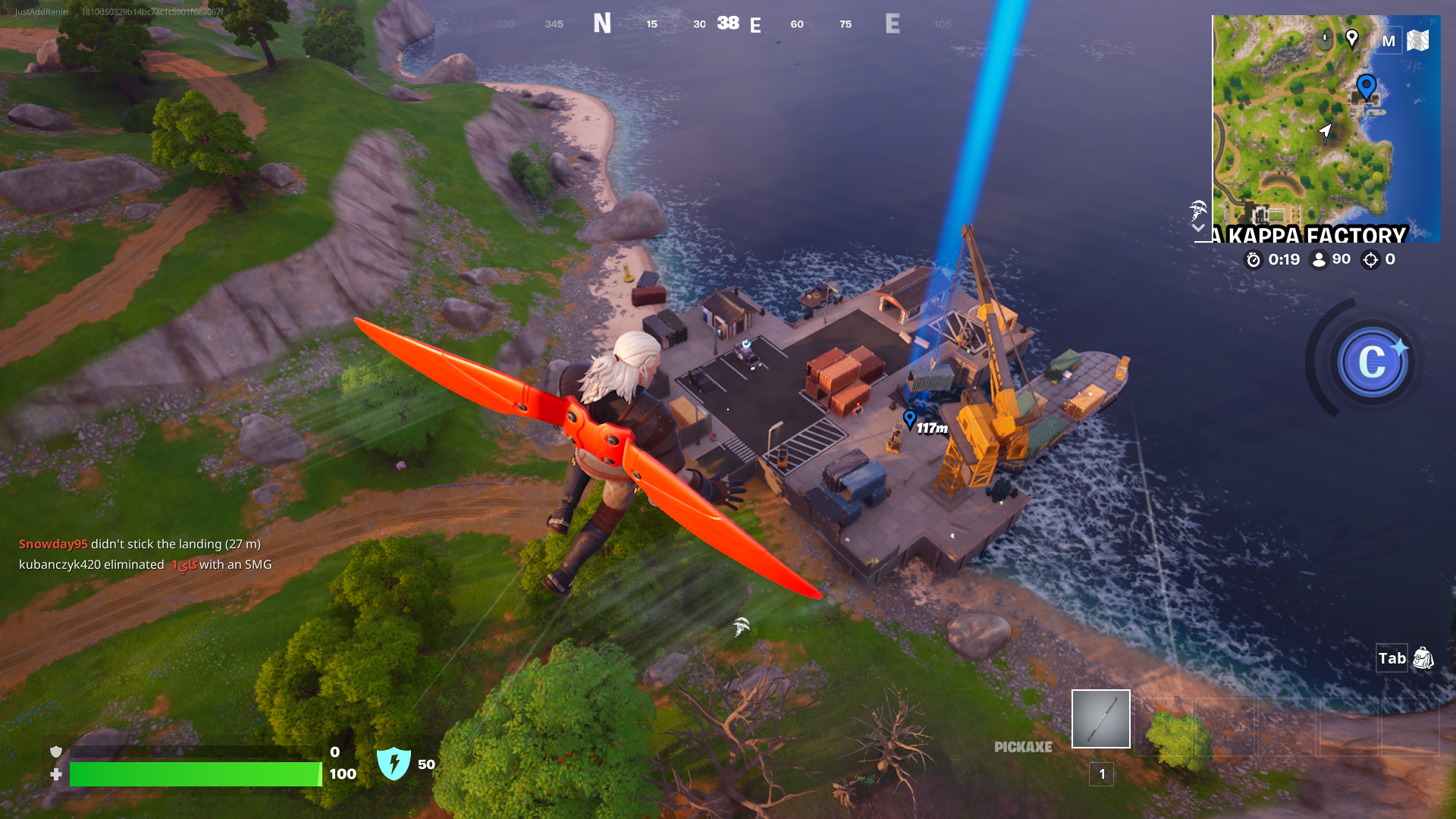Click the health plus icon near the health bar
1456x819 pixels.
pos(55,775)
